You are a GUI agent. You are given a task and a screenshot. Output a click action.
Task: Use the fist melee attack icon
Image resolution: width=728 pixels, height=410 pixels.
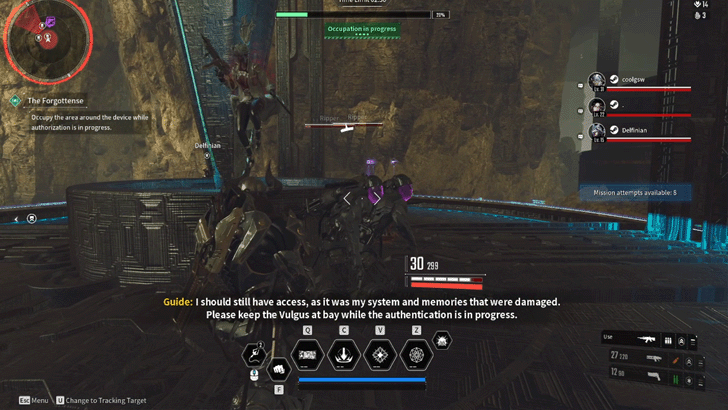click(x=279, y=368)
